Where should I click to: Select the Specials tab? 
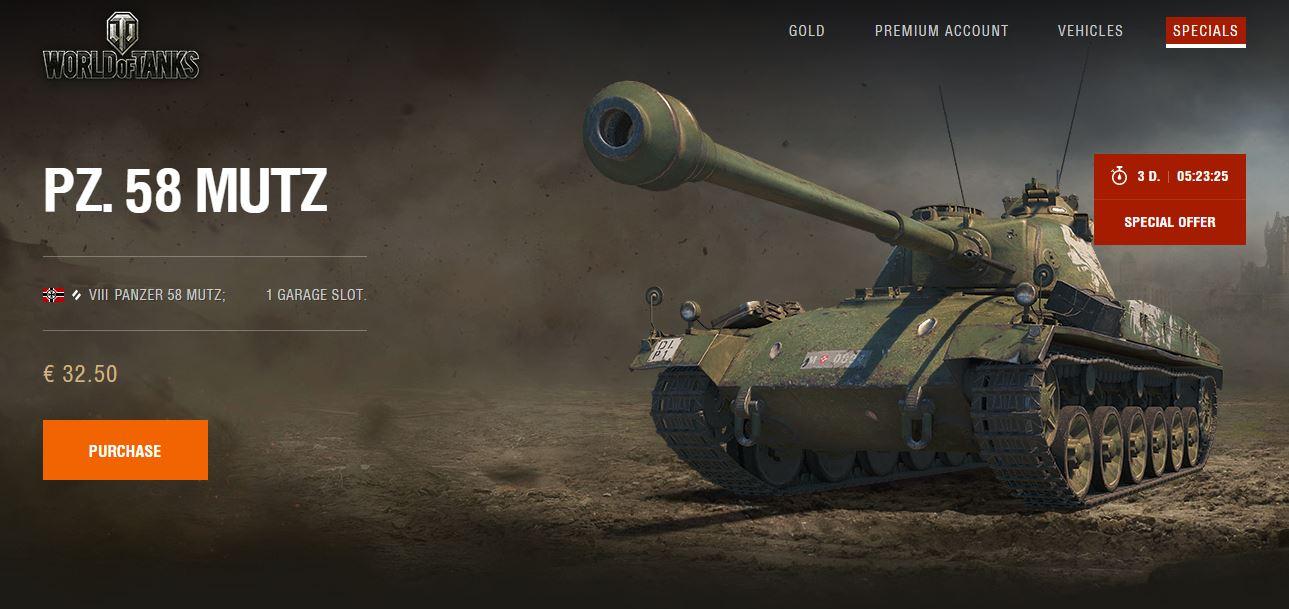[x=1205, y=31]
